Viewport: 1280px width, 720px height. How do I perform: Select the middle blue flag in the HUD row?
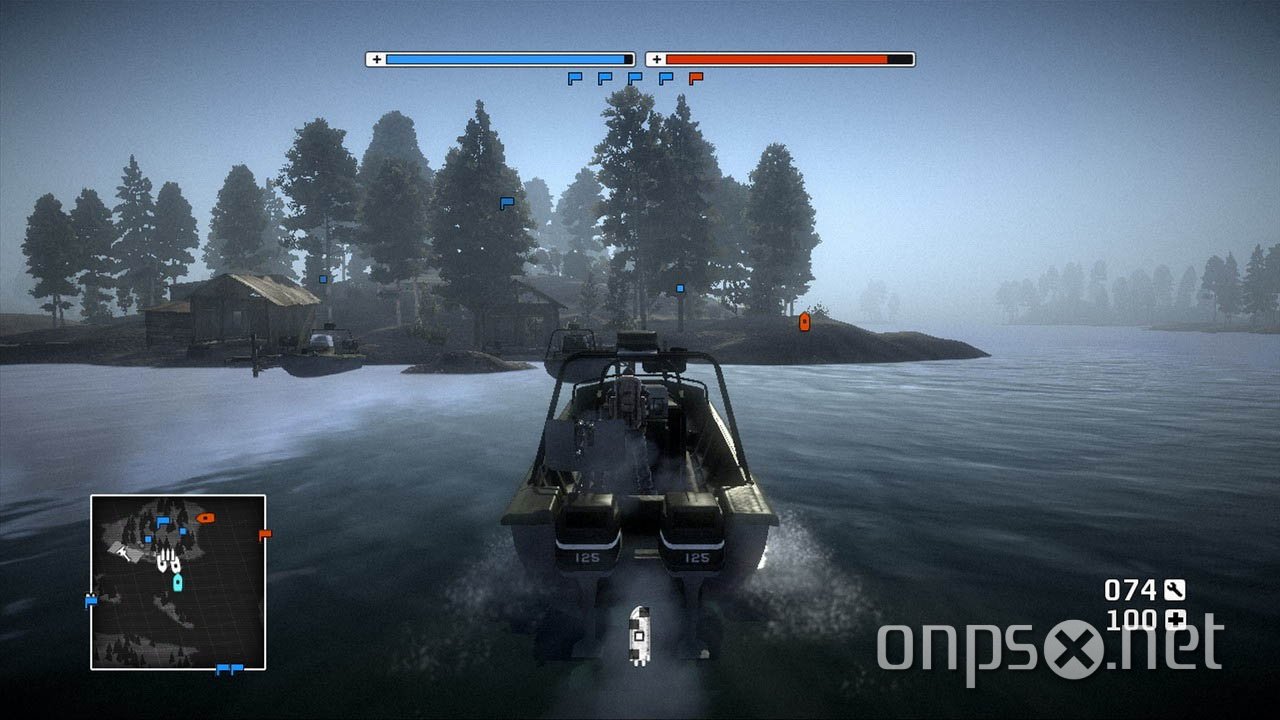635,78
